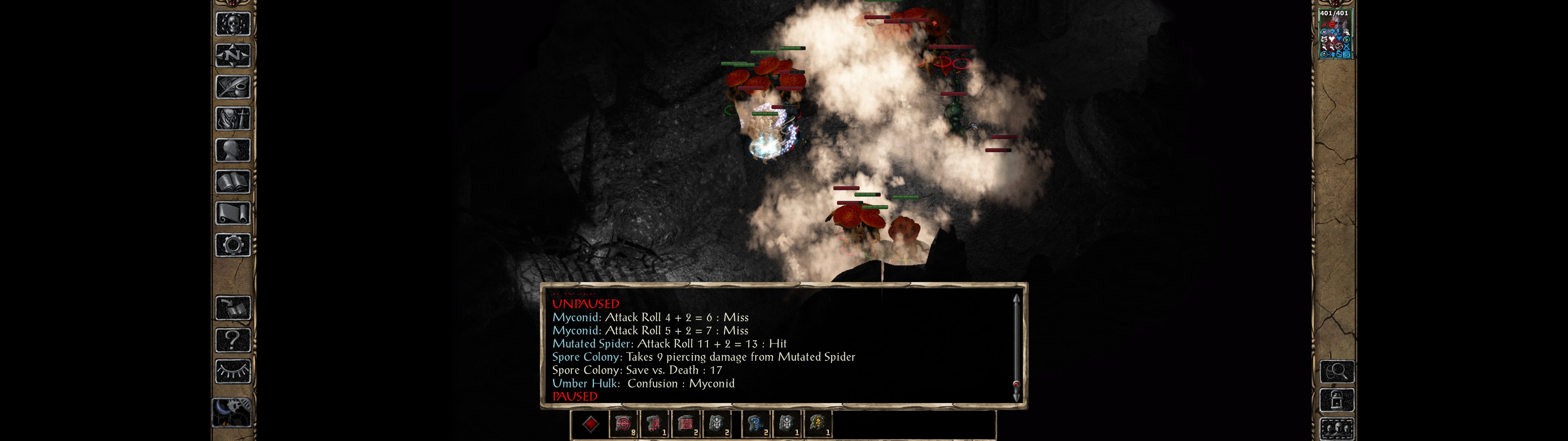Select the character portrait with 401/401 HP
The image size is (1568, 441).
click(1334, 35)
